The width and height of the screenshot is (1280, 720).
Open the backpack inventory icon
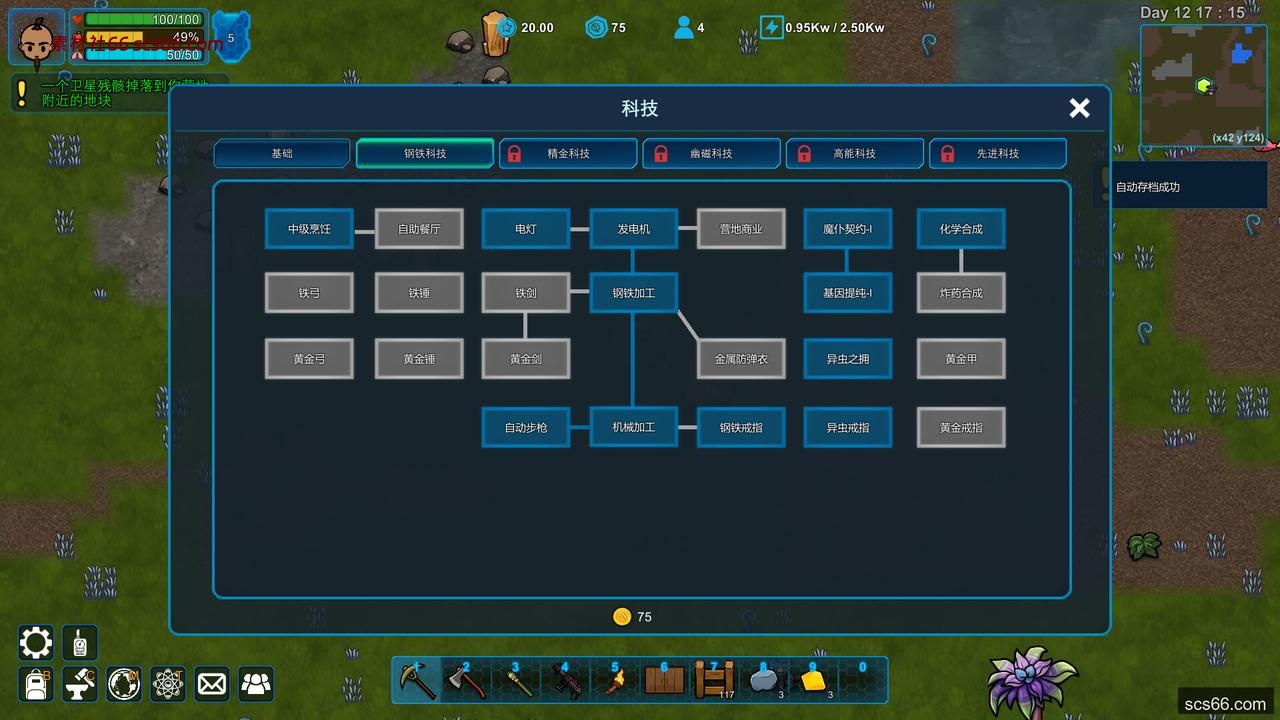[x=35, y=684]
